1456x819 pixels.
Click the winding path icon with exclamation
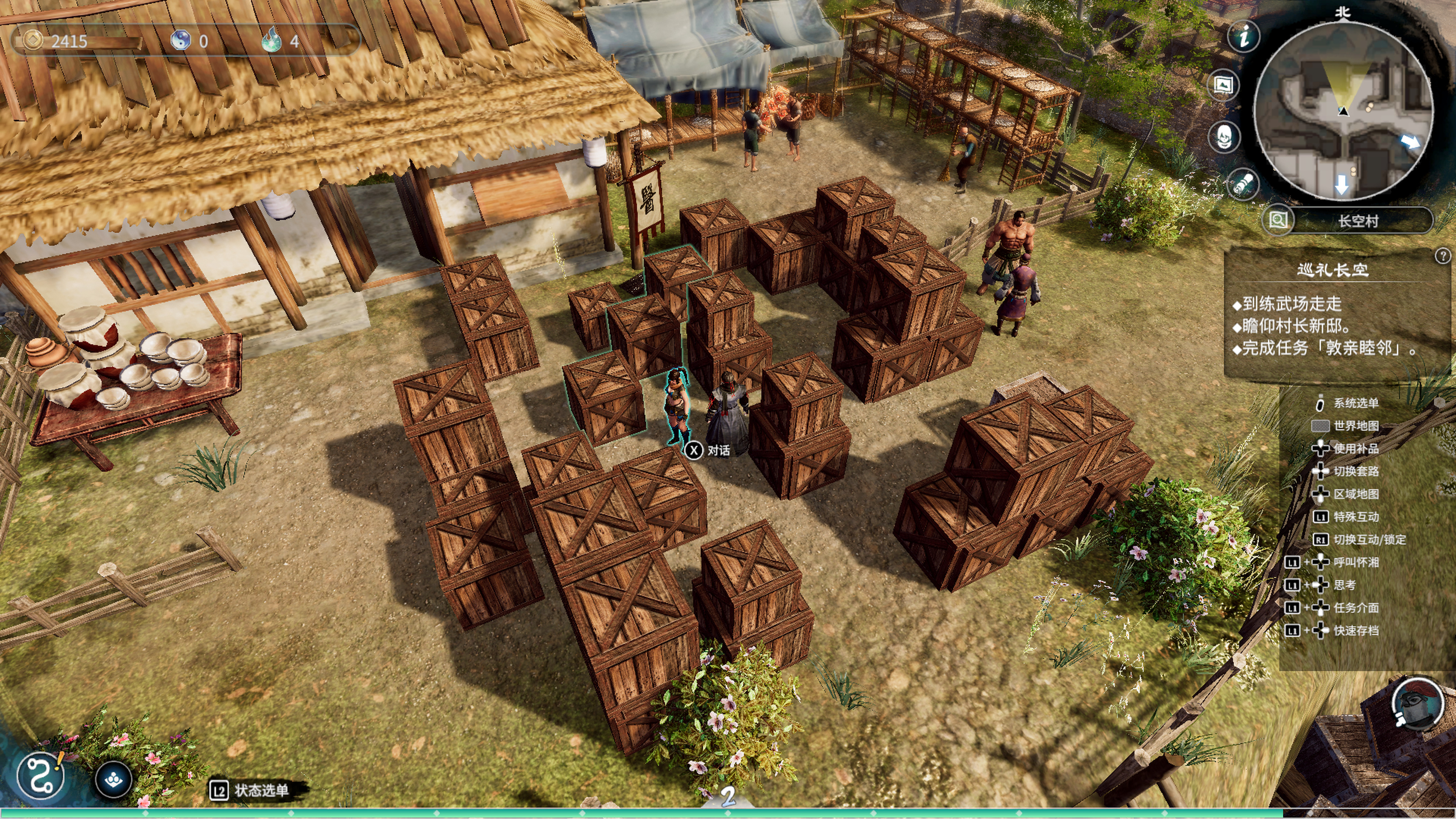click(x=41, y=776)
